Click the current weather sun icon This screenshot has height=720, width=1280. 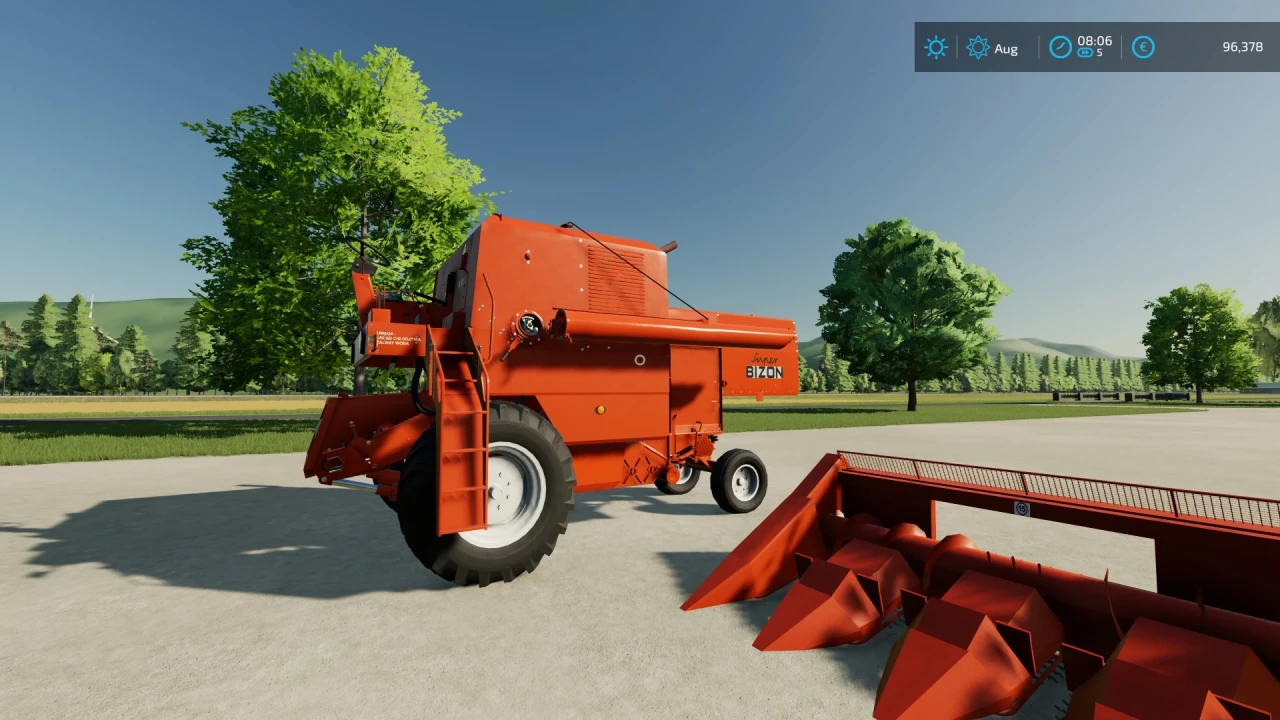[x=935, y=47]
